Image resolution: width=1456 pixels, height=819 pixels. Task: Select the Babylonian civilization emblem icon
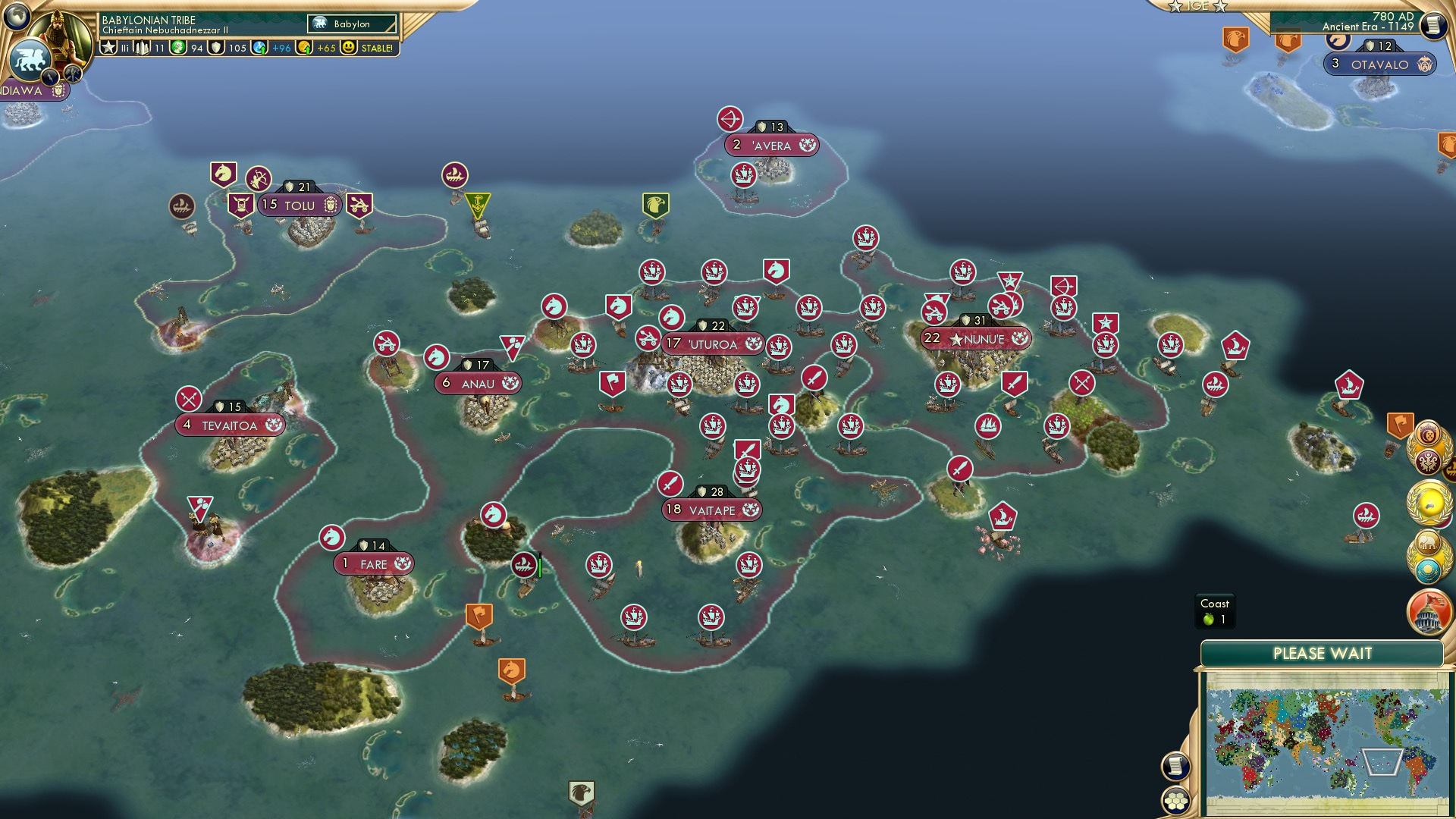(32, 61)
